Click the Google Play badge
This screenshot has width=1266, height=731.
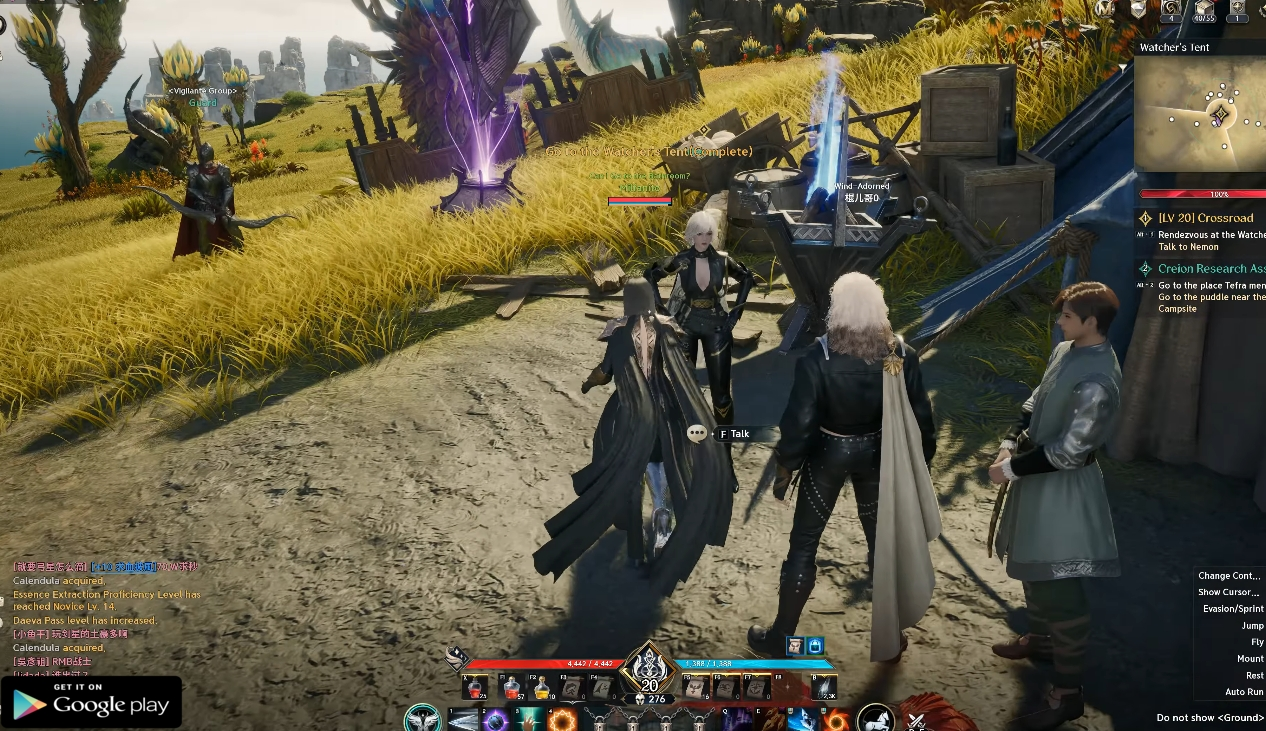pyautogui.click(x=91, y=703)
